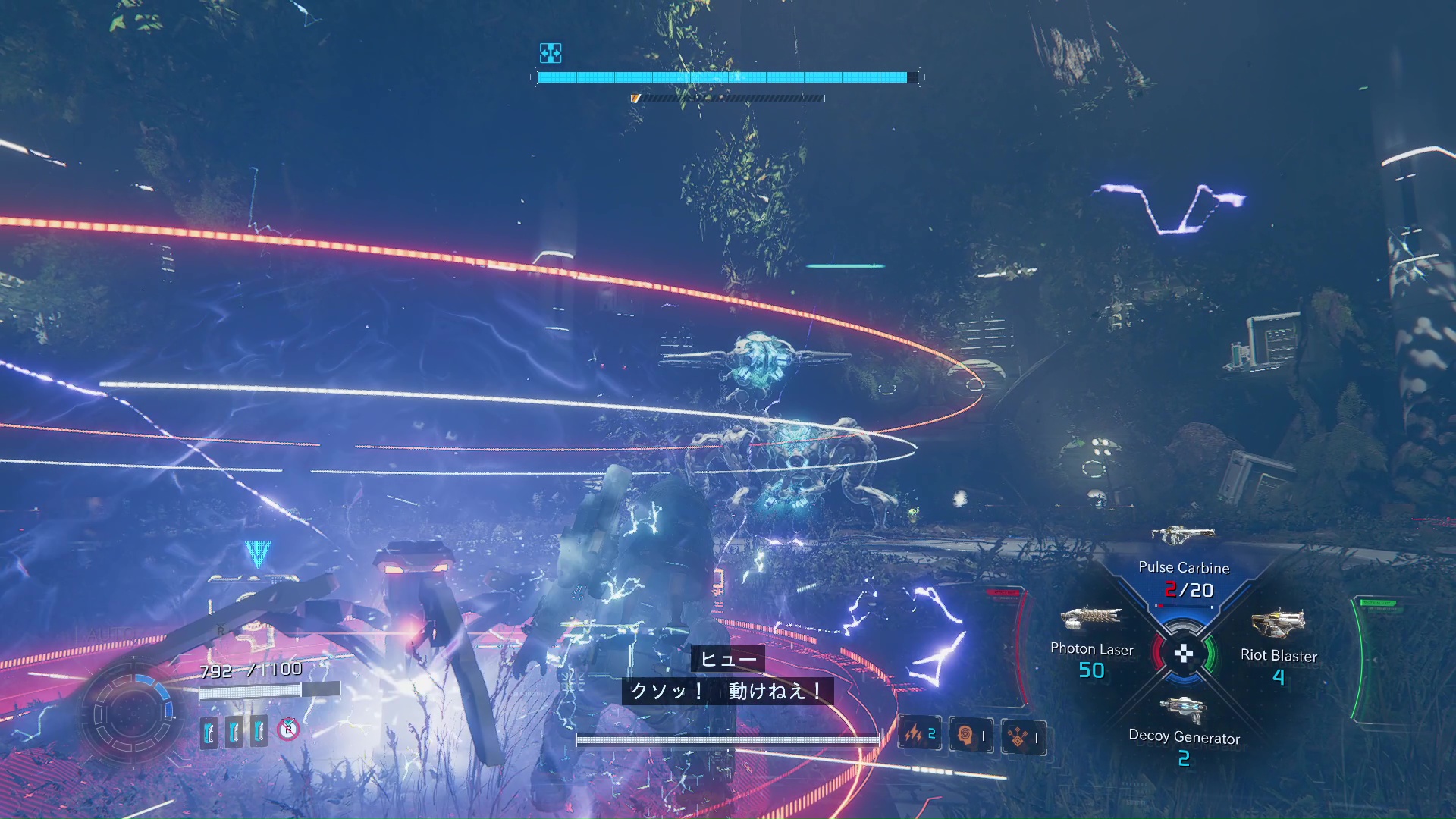Select the crossed-out B status icon

[288, 730]
